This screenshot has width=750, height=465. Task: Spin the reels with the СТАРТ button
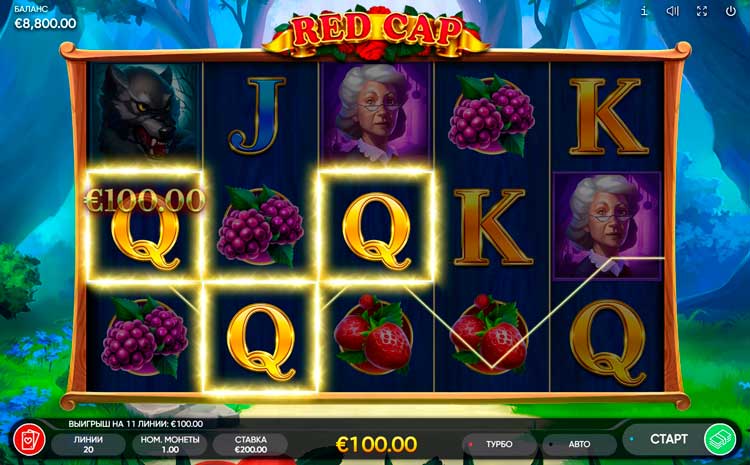[x=668, y=439]
